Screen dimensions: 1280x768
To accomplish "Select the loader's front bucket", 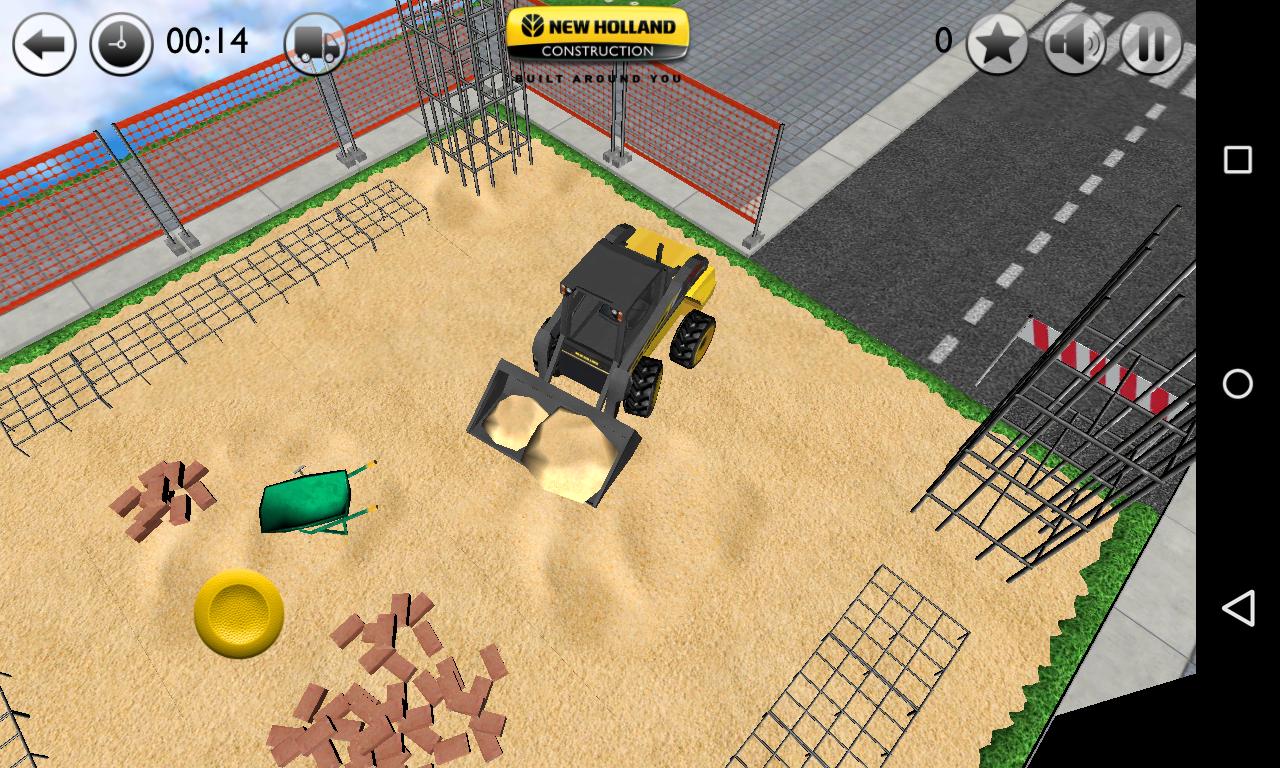I will (550, 430).
